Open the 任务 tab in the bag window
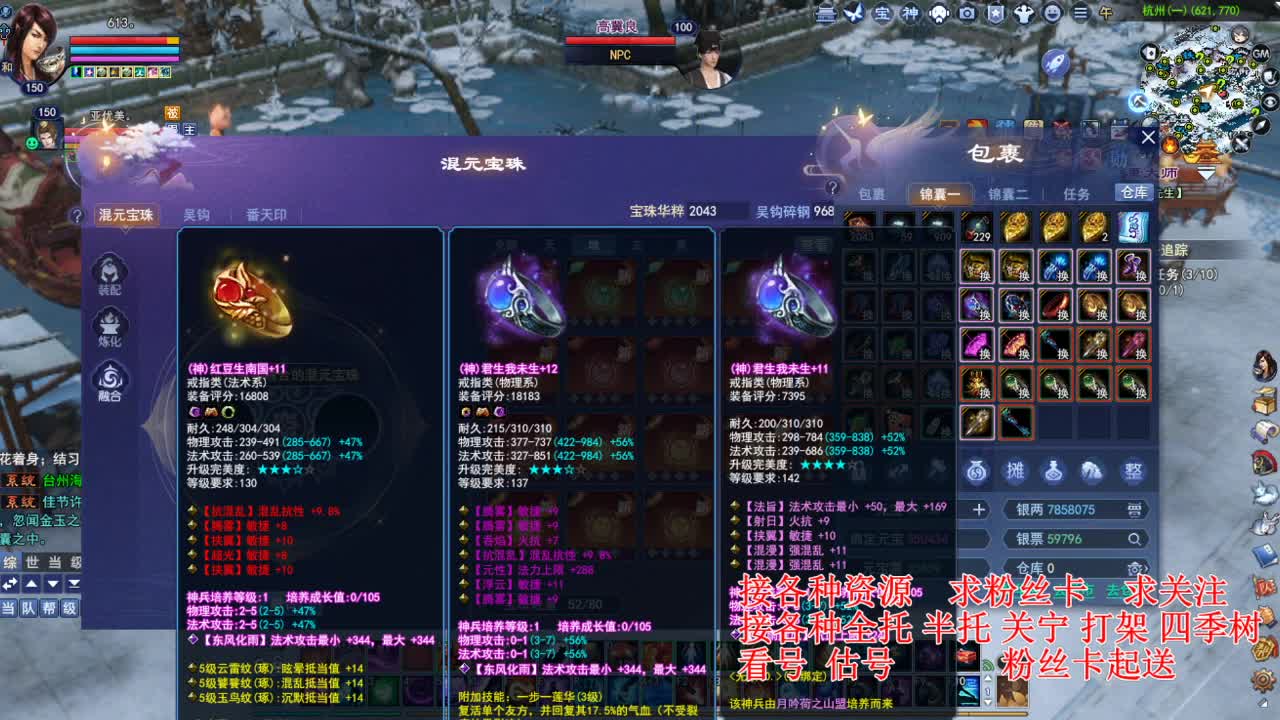1280x720 pixels. [1077, 194]
